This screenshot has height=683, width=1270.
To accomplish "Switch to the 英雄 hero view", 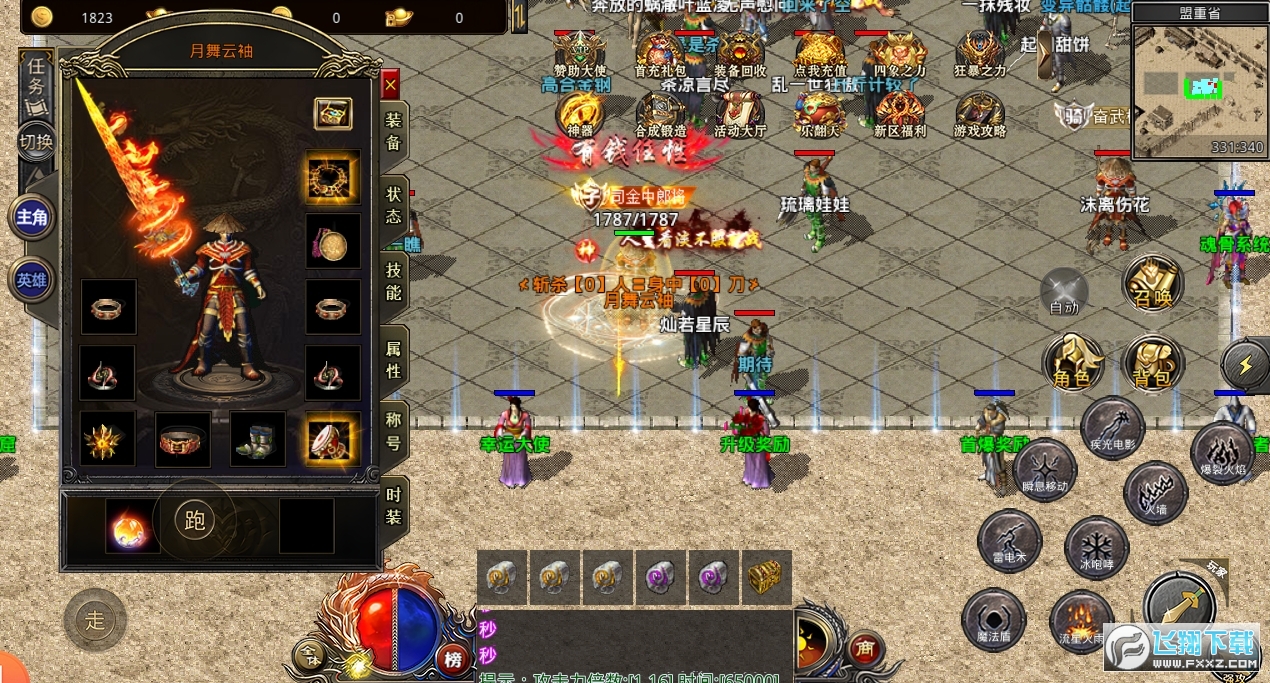I will [x=32, y=281].
